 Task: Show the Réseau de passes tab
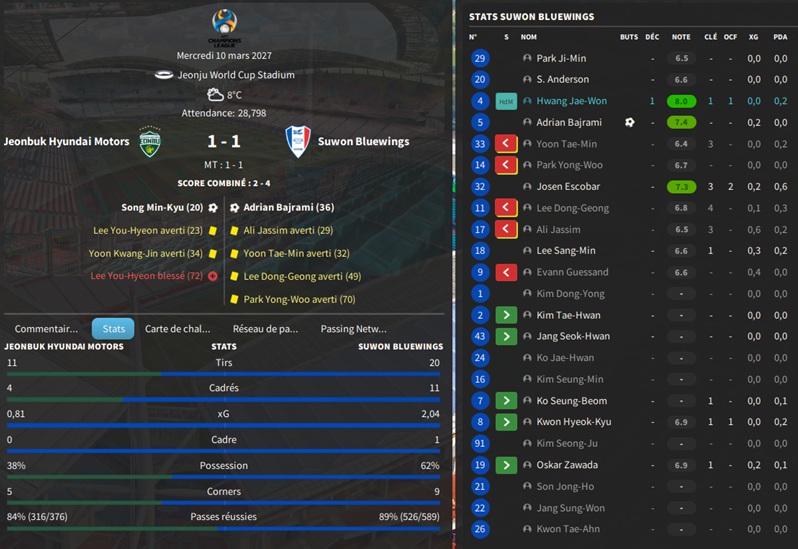pyautogui.click(x=265, y=328)
